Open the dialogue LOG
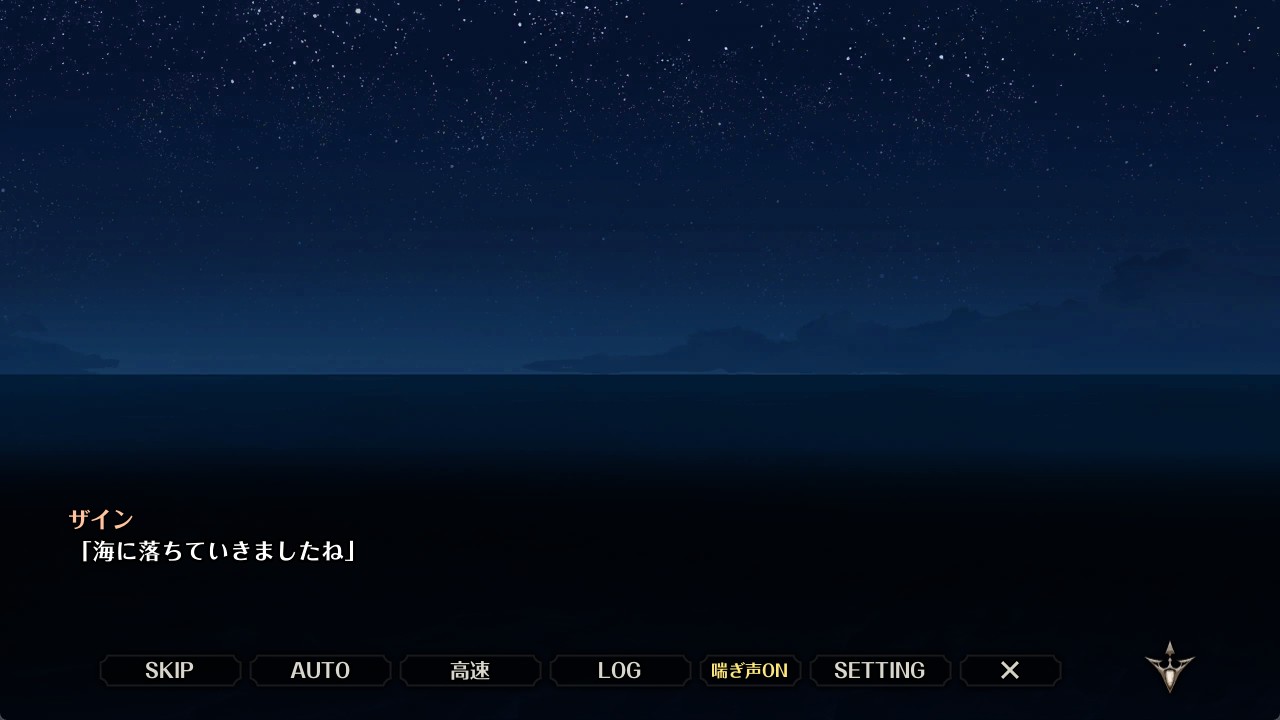Image resolution: width=1280 pixels, height=720 pixels. coord(620,670)
